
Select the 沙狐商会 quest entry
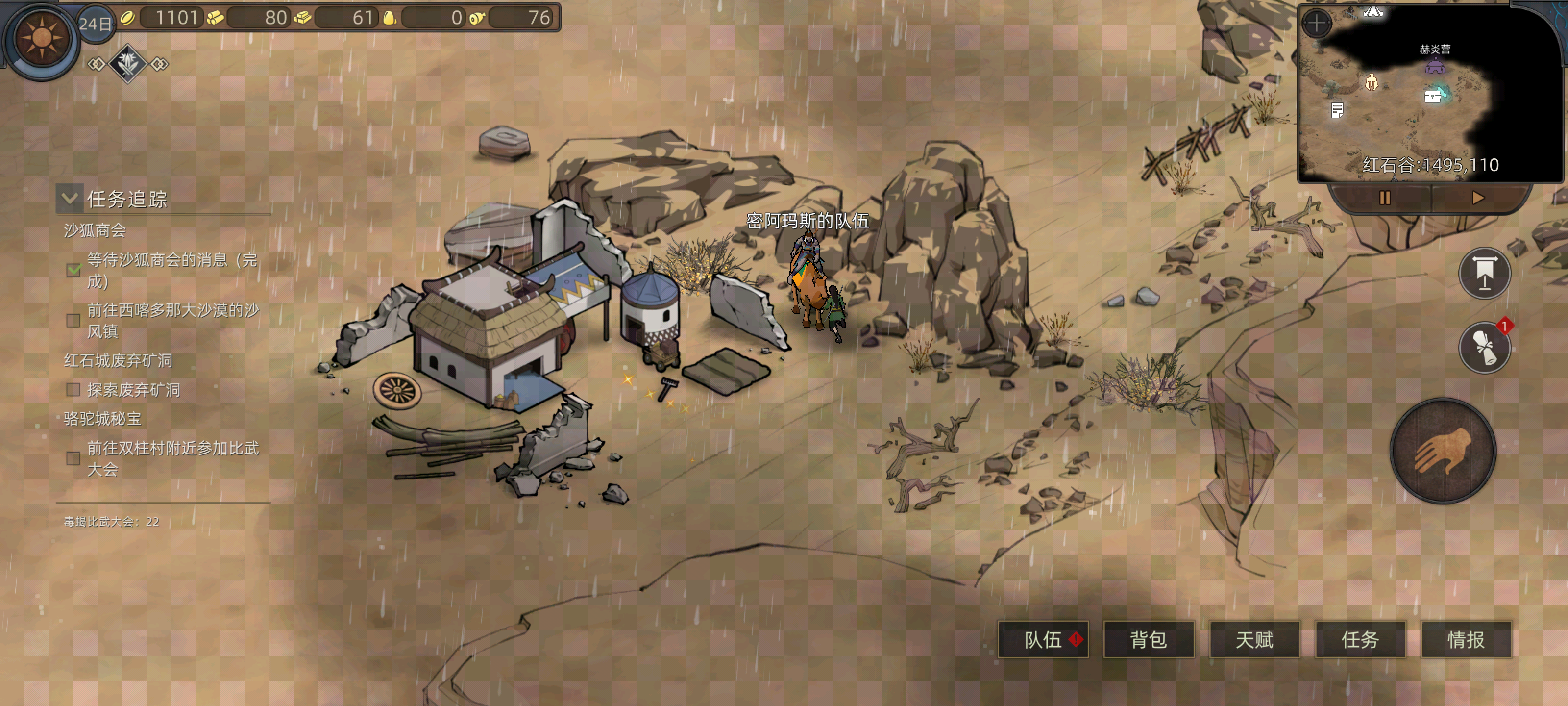95,230
